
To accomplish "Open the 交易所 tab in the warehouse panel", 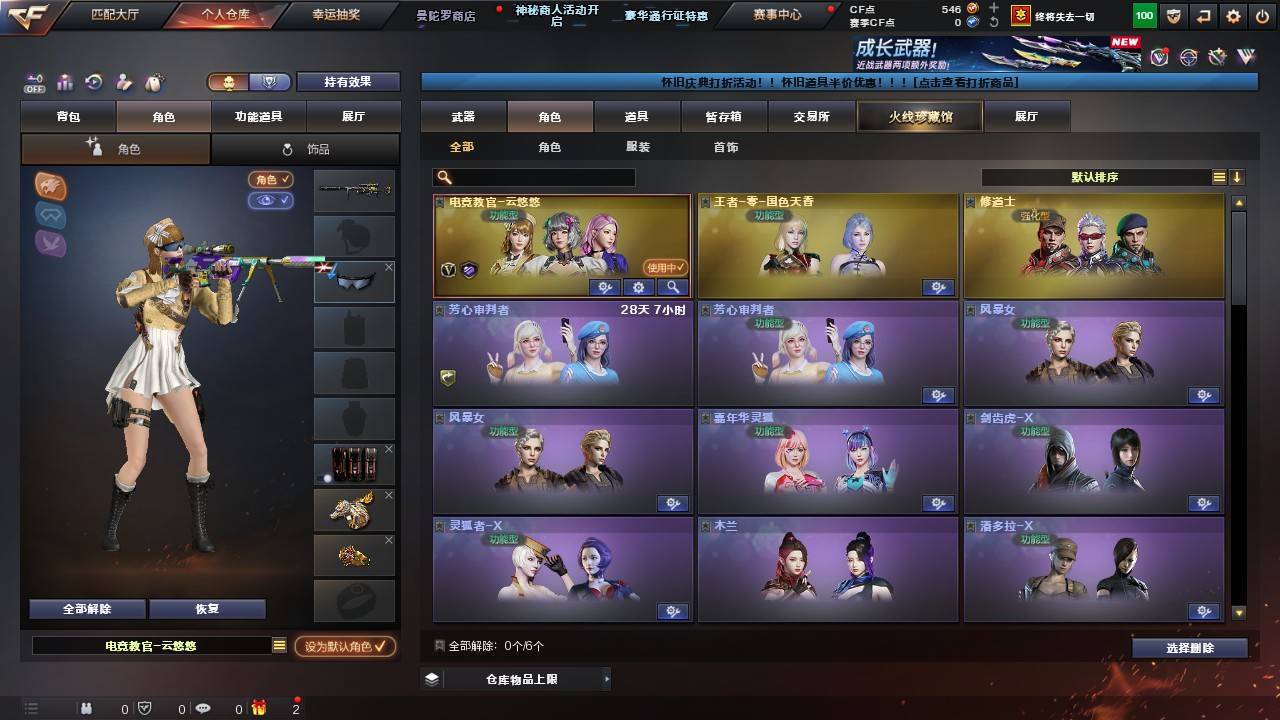I will coord(811,116).
